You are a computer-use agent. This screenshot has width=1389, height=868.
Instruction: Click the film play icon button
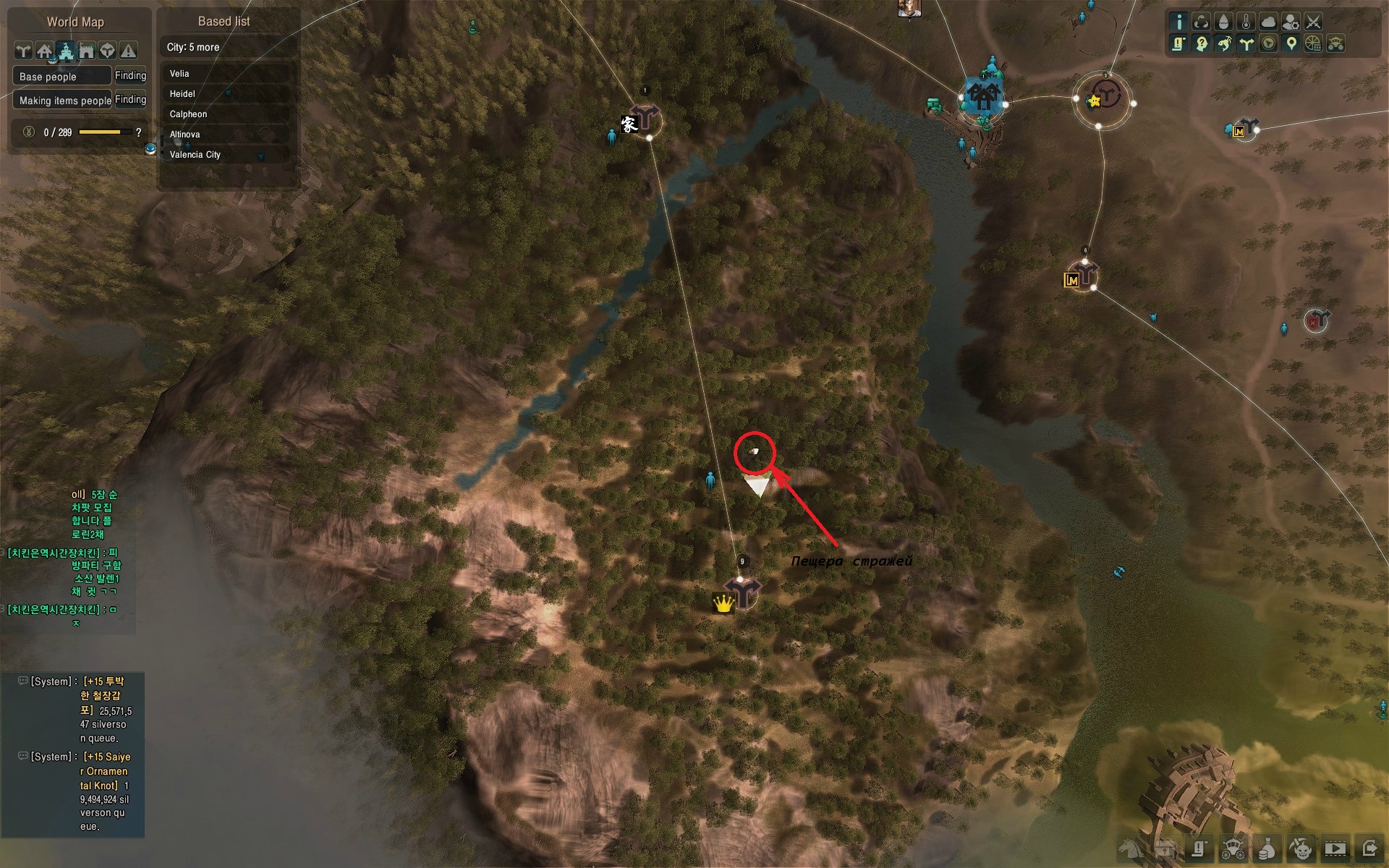click(1335, 848)
